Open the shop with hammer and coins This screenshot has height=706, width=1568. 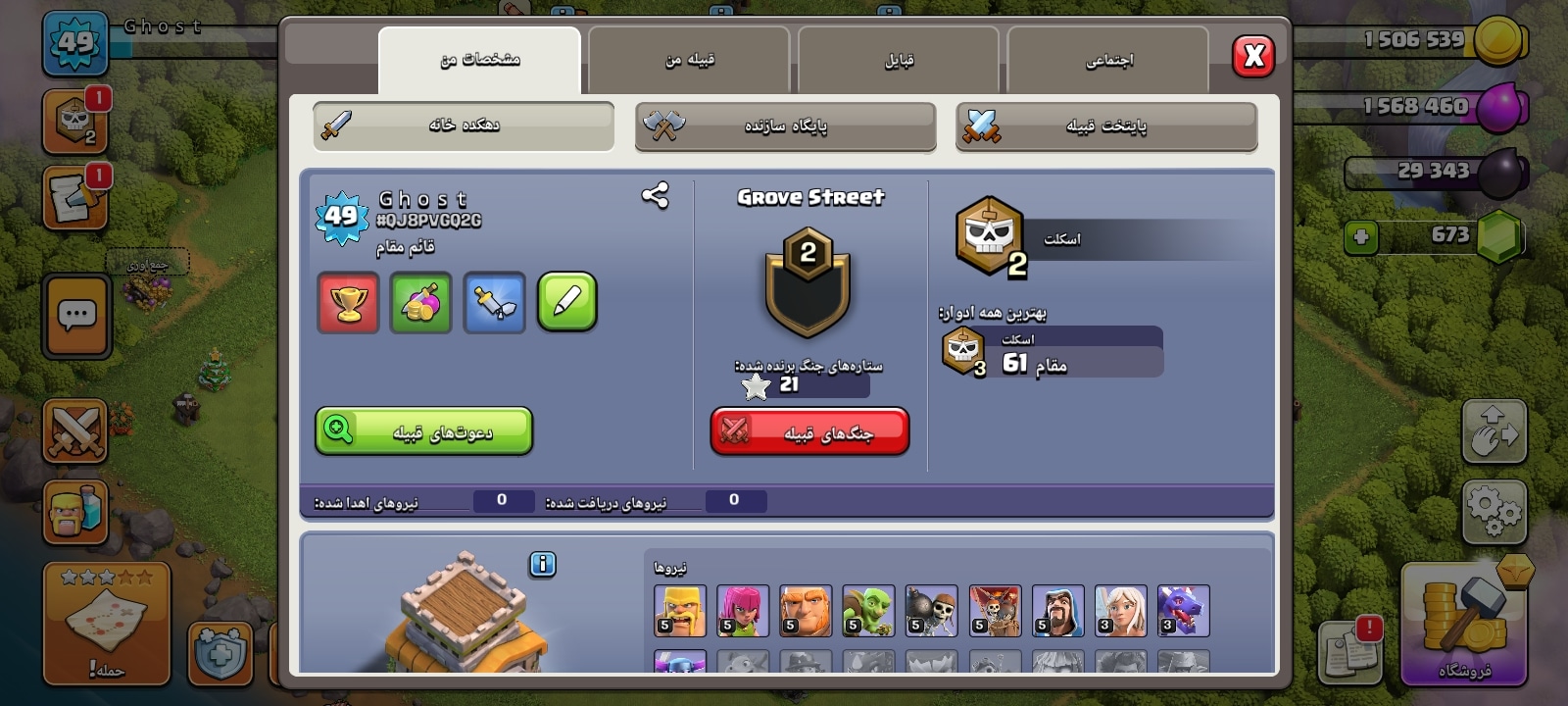(x=1463, y=623)
